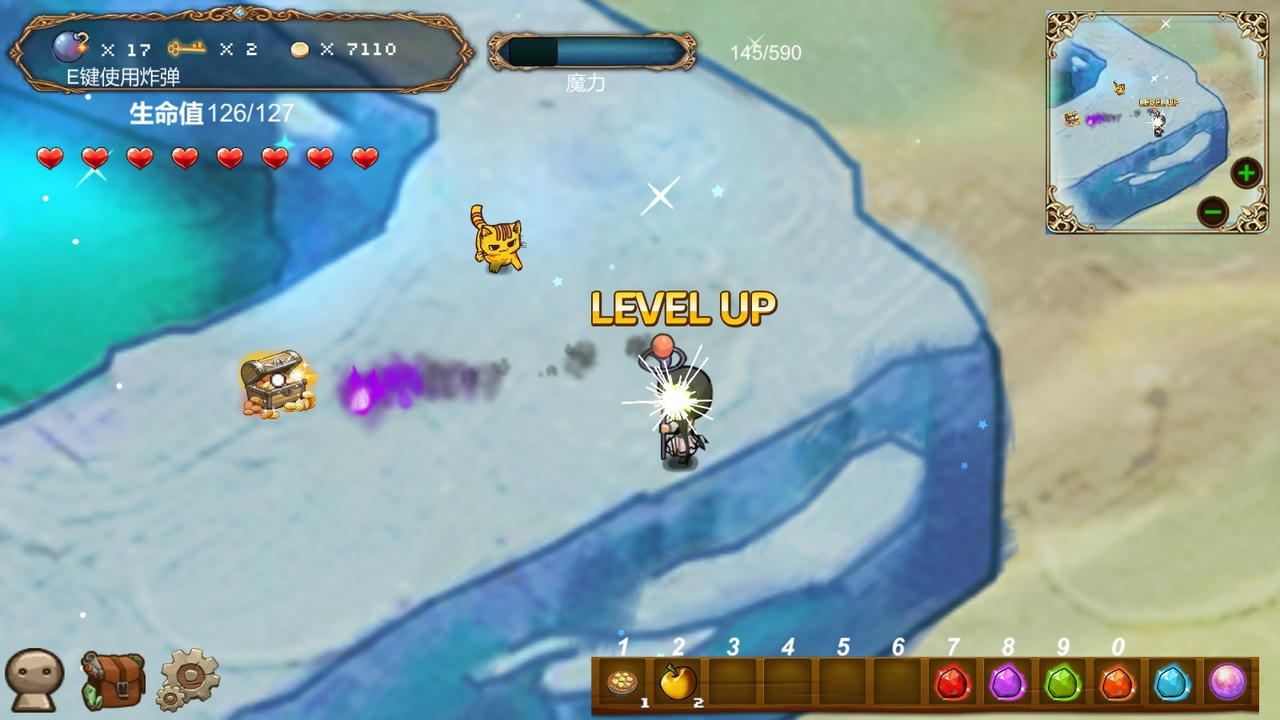Select the red gem in slot 7
The image size is (1280, 720).
pyautogui.click(x=953, y=683)
